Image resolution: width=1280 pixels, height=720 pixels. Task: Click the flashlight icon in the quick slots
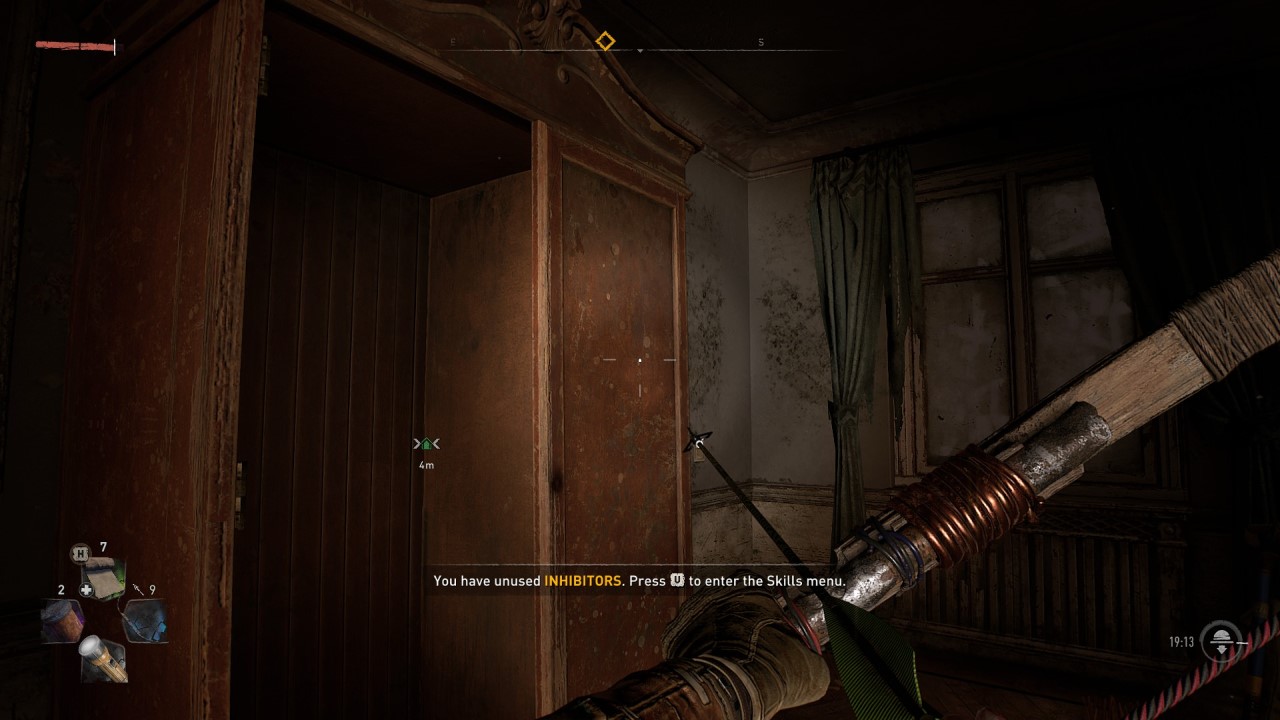point(104,660)
